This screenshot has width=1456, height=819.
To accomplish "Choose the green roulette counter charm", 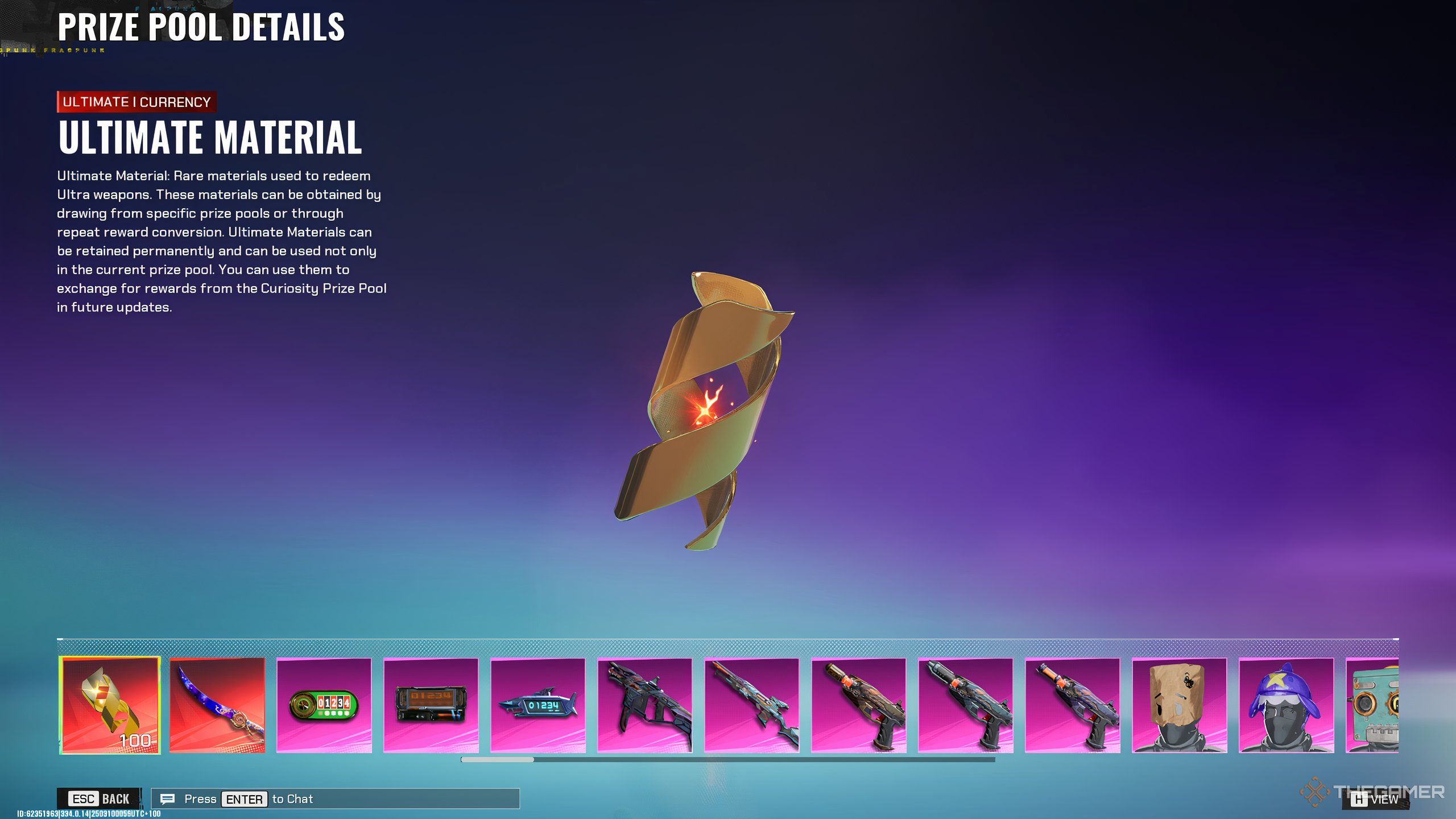I will click(324, 705).
